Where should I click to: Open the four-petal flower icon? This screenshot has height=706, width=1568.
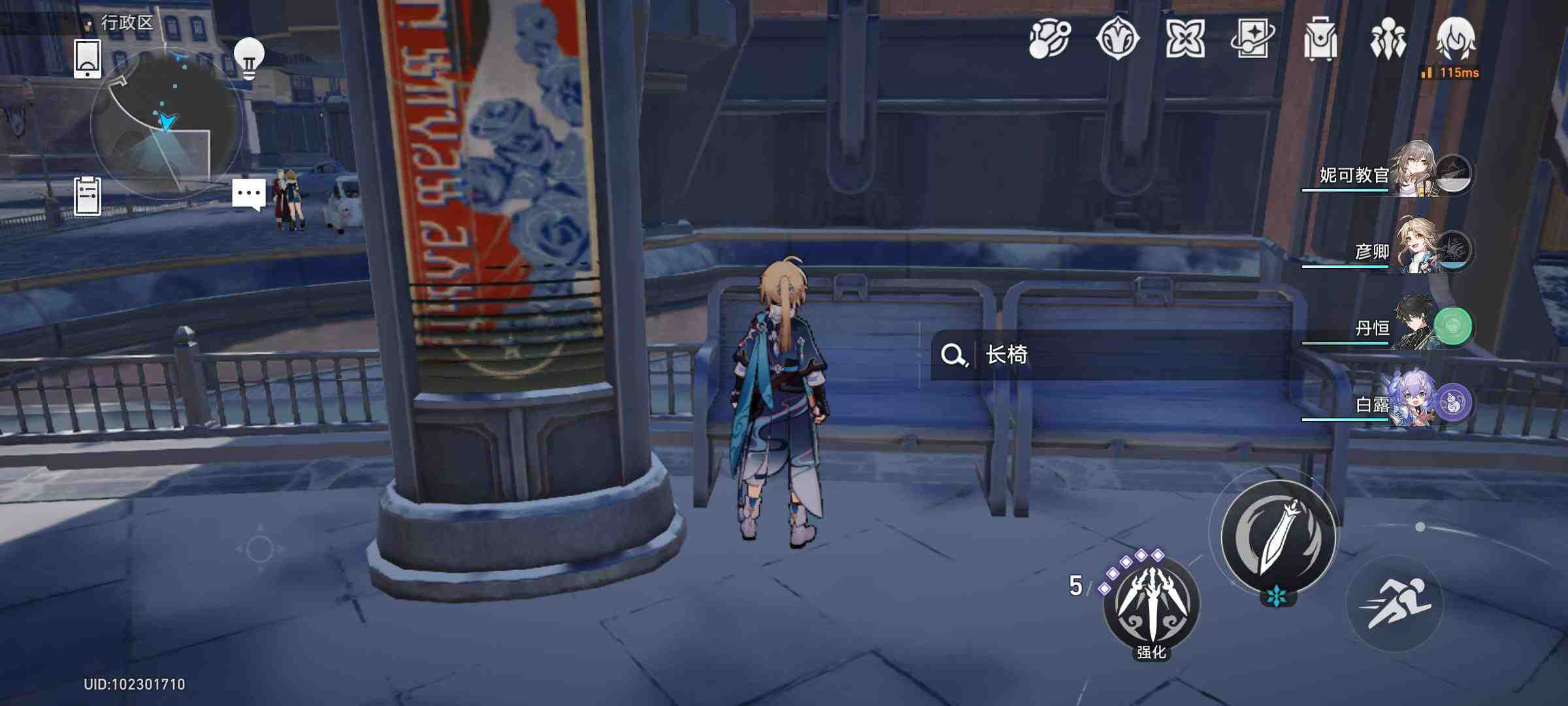[1184, 39]
